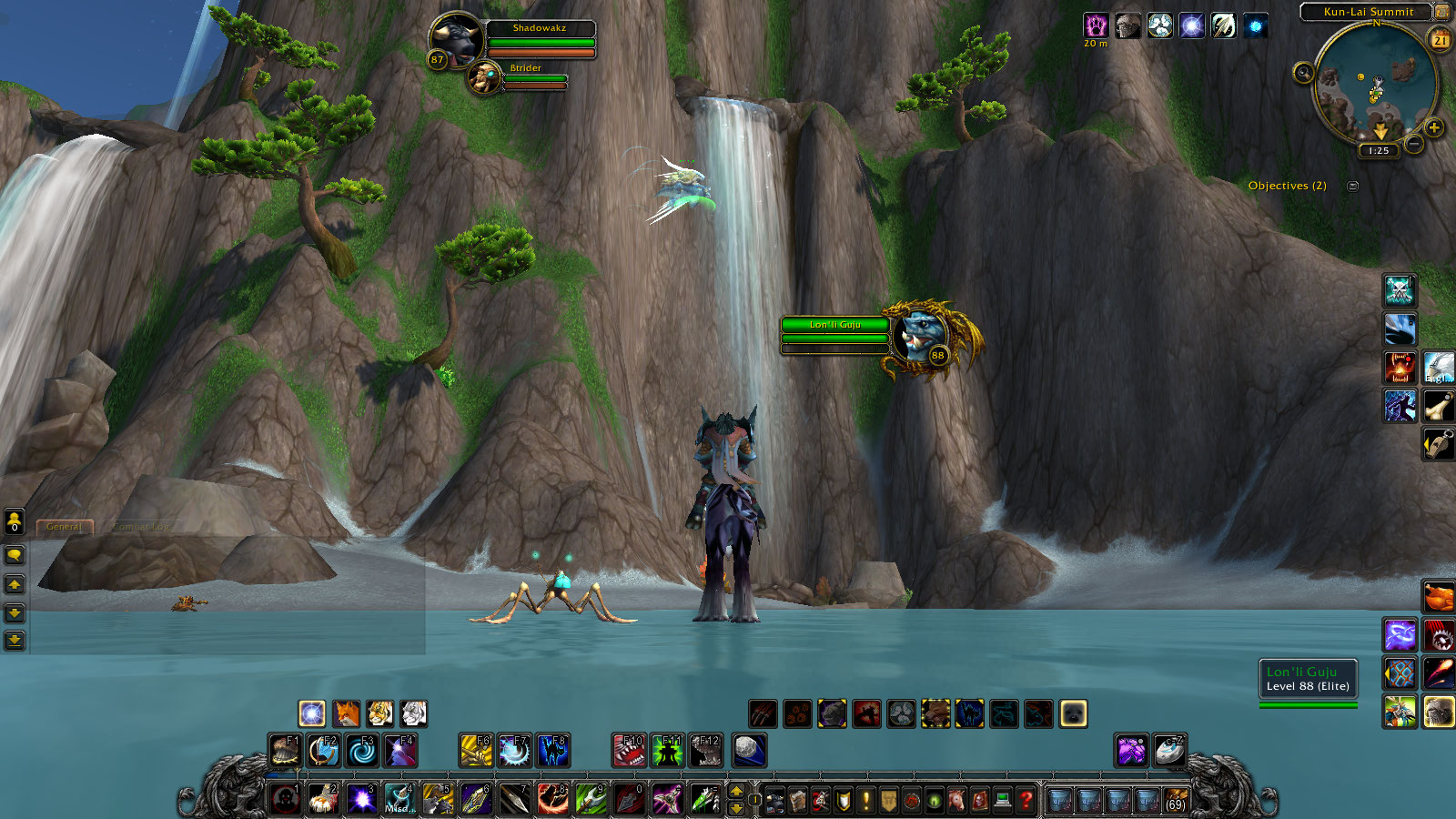The width and height of the screenshot is (1456, 819).
Task: Click the Kun-Lai Summit zone label
Action: point(1368,12)
